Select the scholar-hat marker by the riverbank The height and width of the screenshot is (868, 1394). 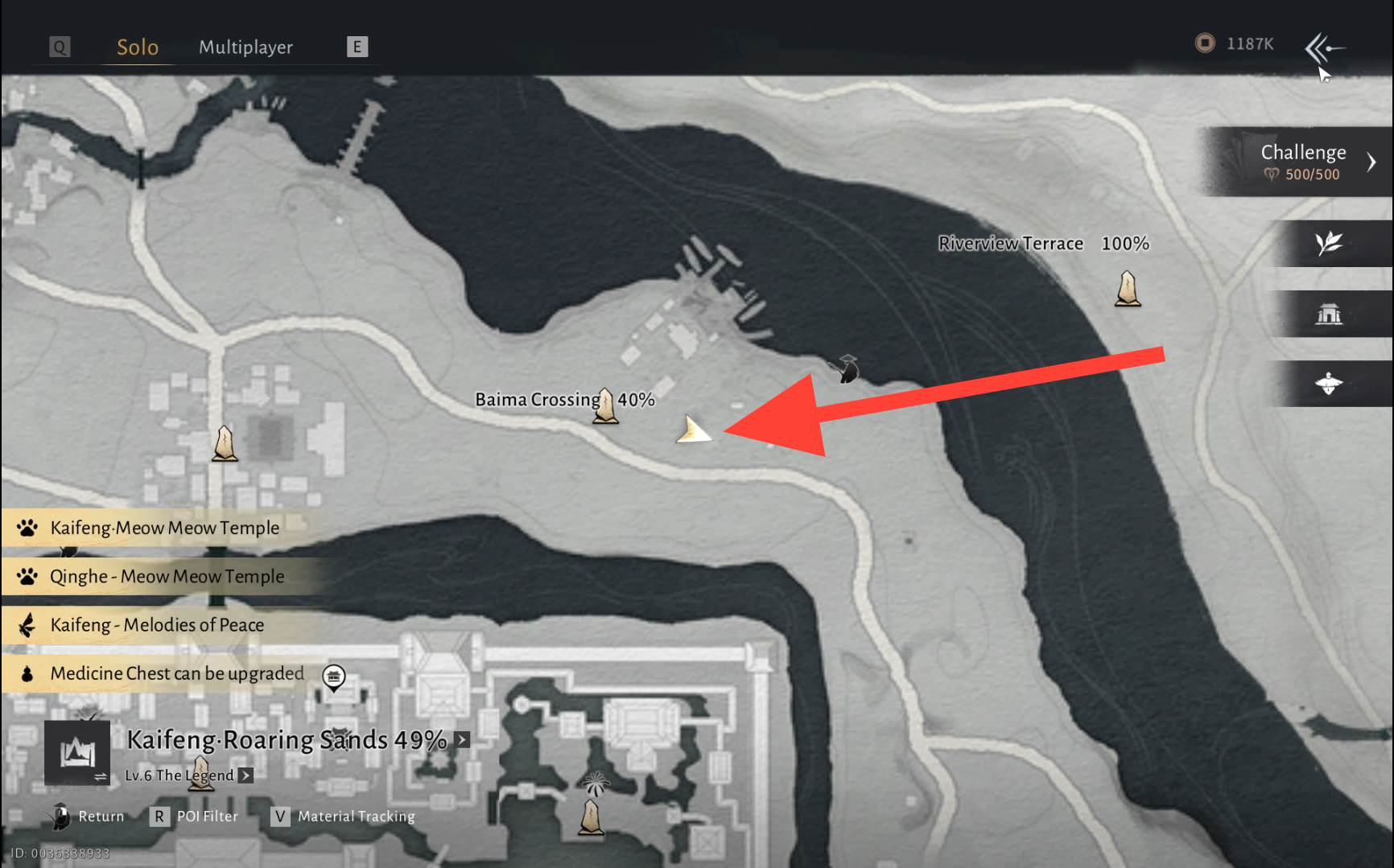[x=847, y=368]
